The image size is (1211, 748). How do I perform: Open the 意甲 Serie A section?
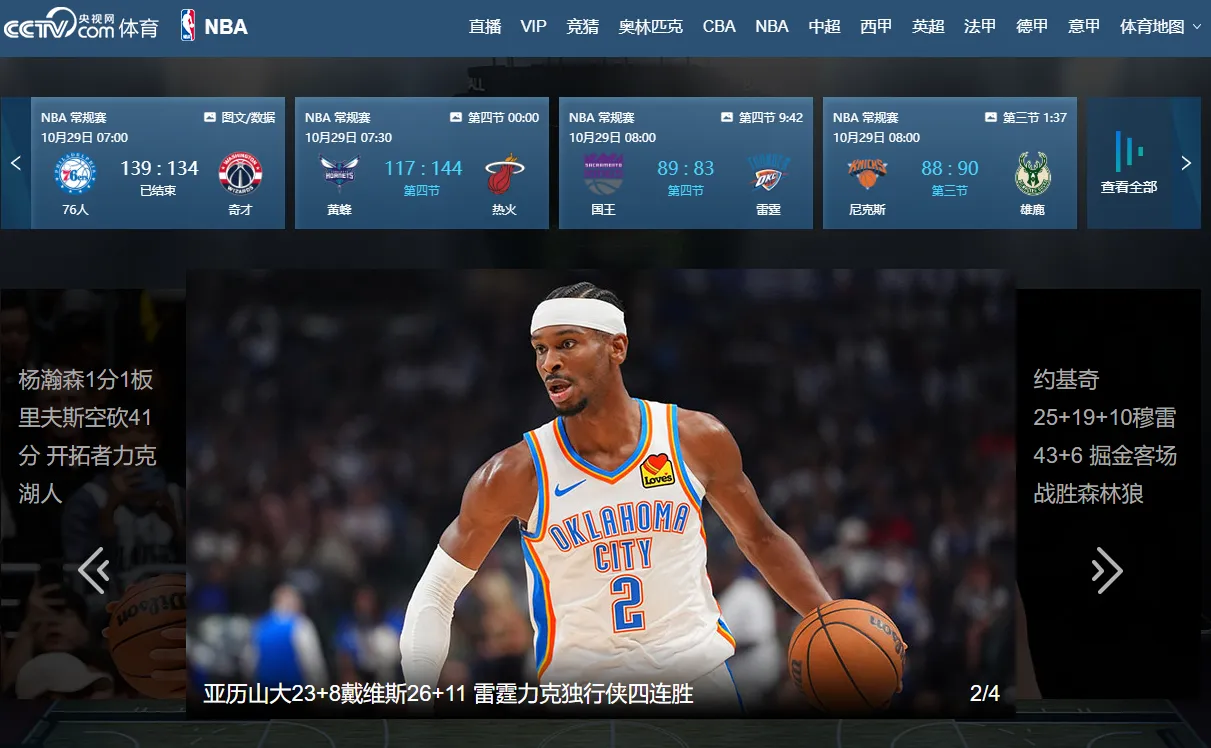[x=1084, y=27]
